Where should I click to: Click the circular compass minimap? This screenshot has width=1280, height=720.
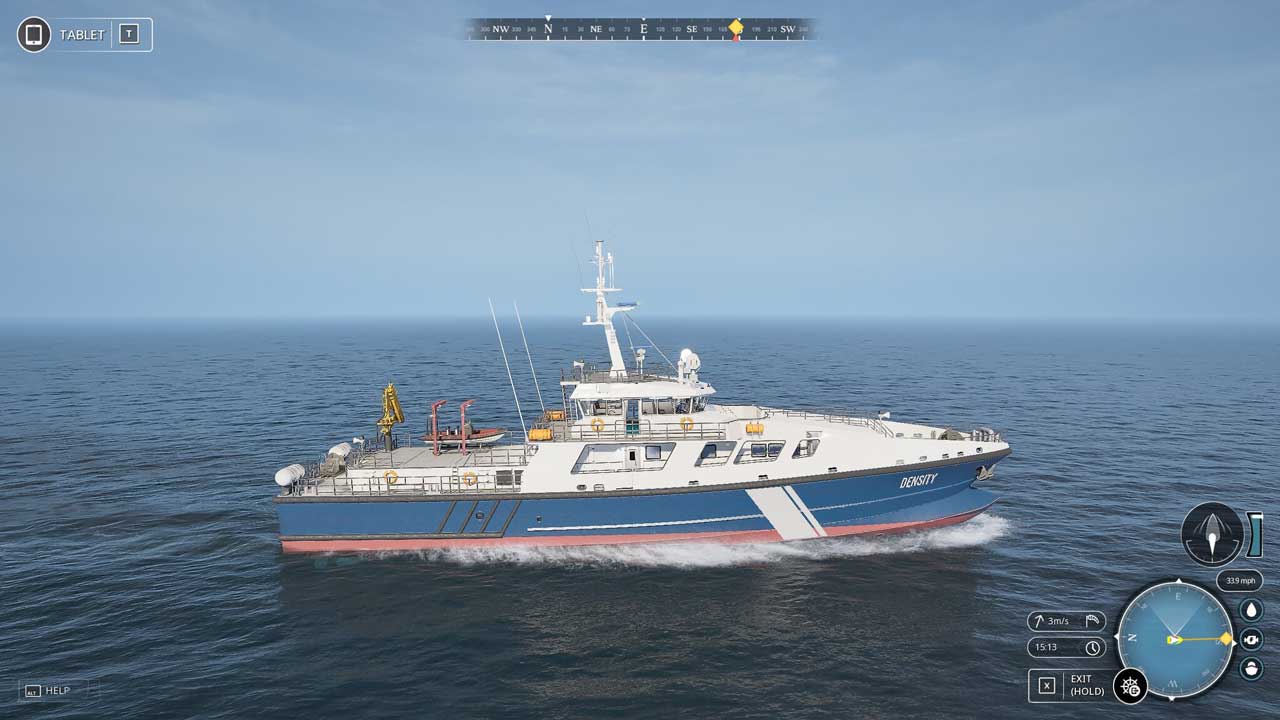[1176, 639]
